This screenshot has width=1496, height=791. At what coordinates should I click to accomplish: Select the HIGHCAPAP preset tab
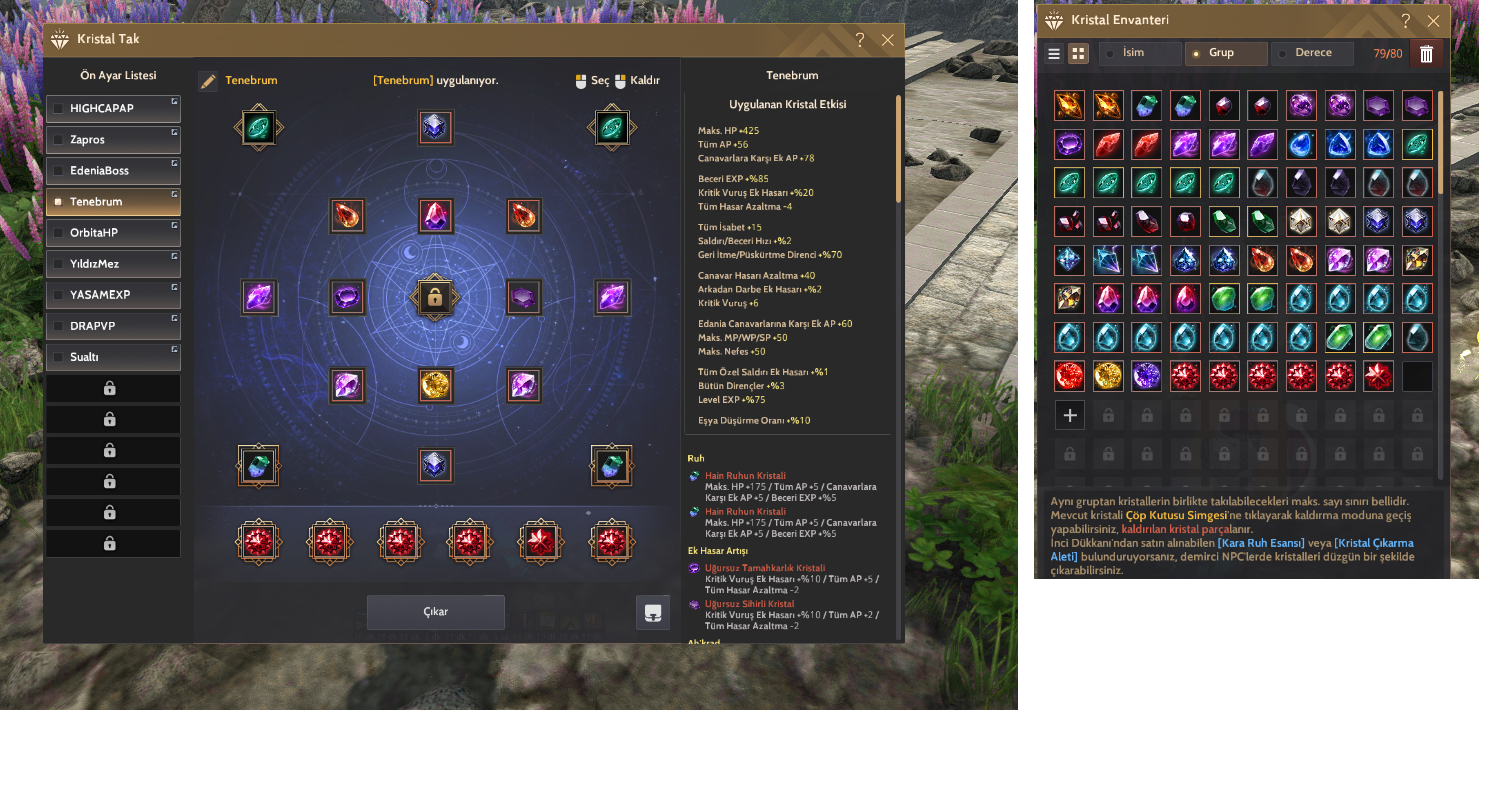click(113, 108)
